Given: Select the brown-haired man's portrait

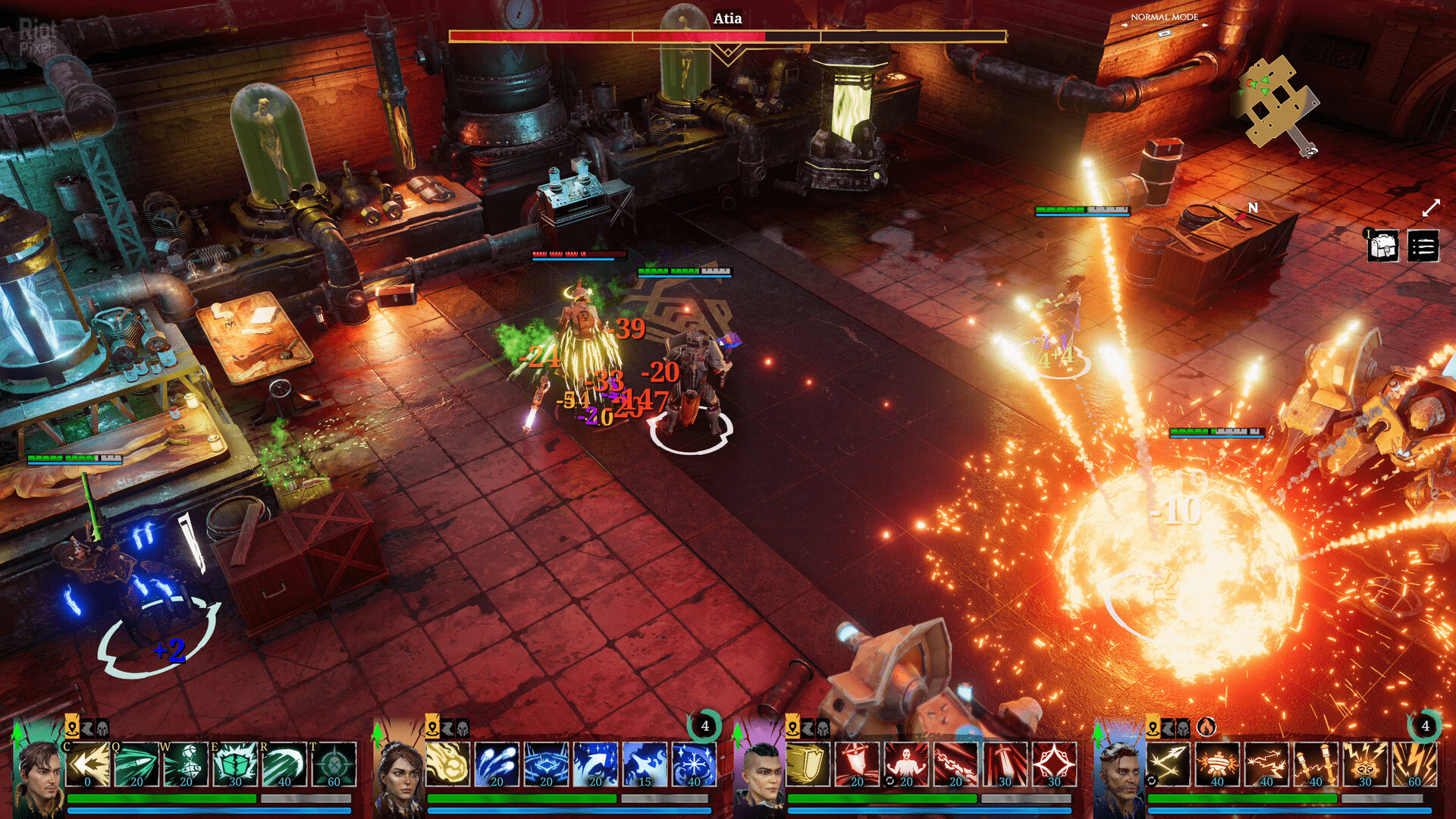Looking at the screenshot, I should [x=38, y=773].
